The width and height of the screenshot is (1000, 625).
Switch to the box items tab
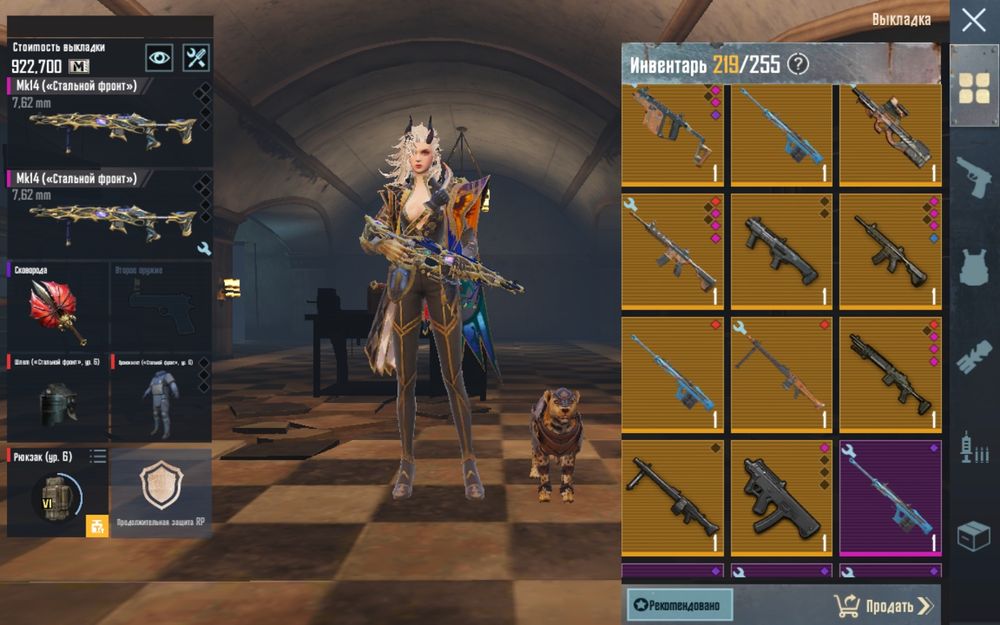[x=974, y=537]
